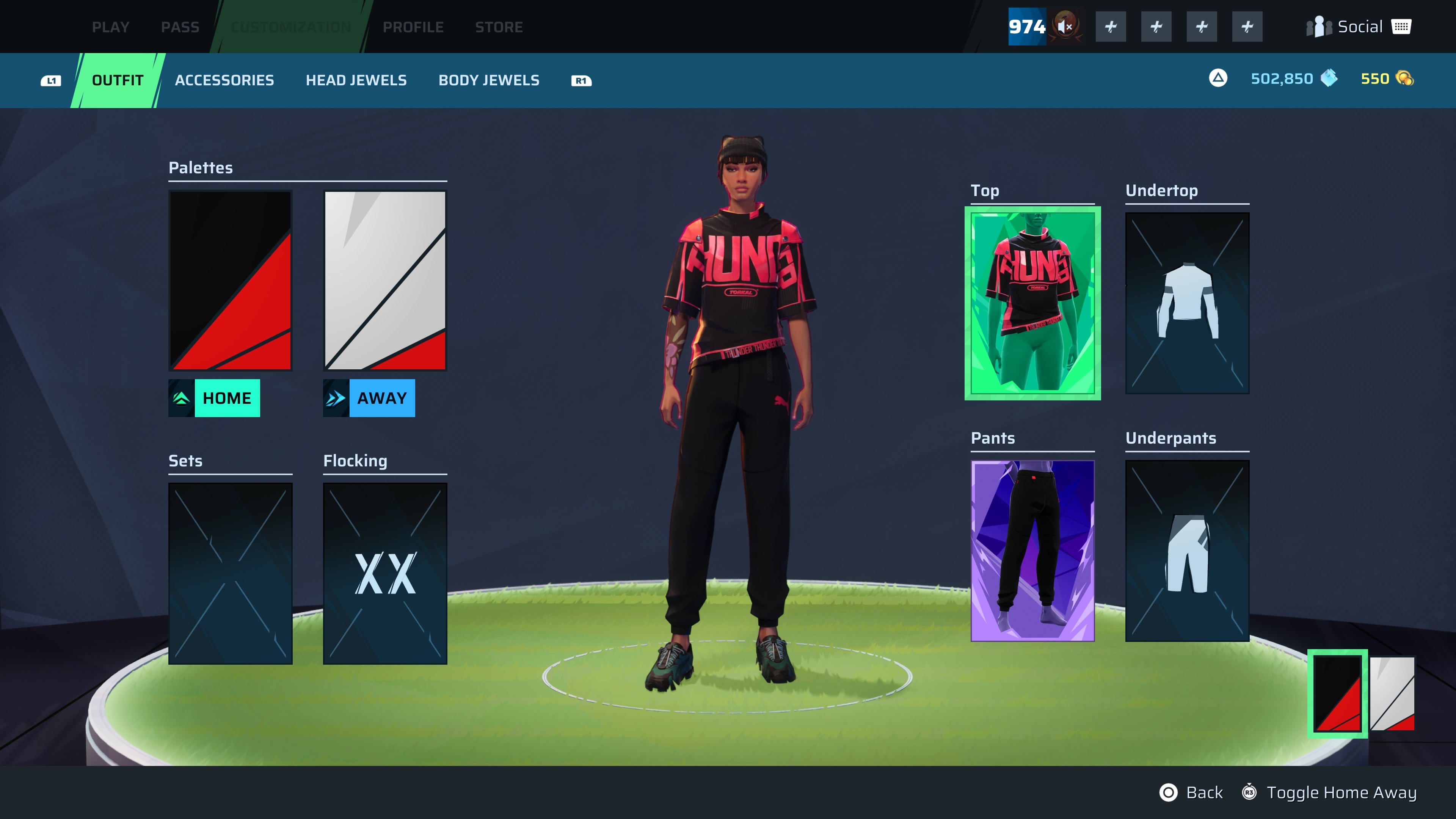This screenshot has width=1456, height=819.
Task: Open the Flocking slot
Action: pos(385,573)
